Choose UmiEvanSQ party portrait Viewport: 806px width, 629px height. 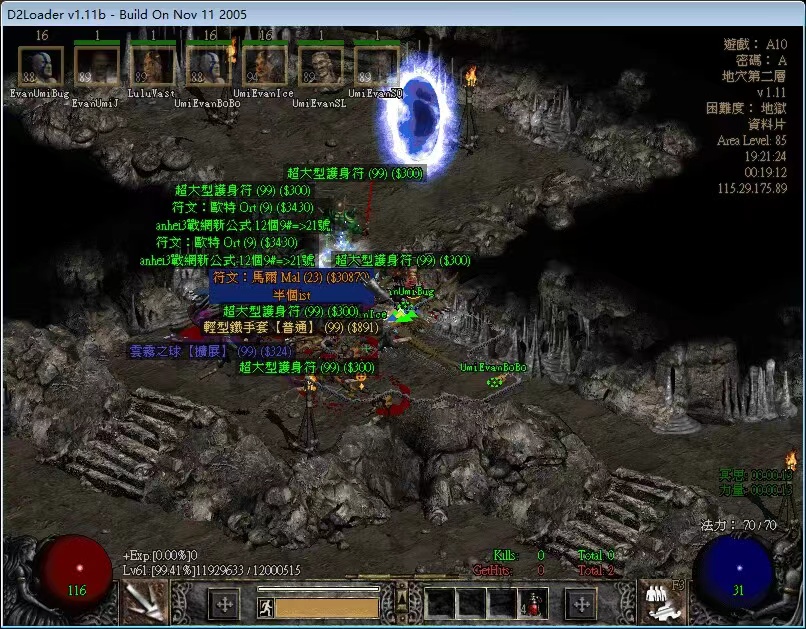377,66
